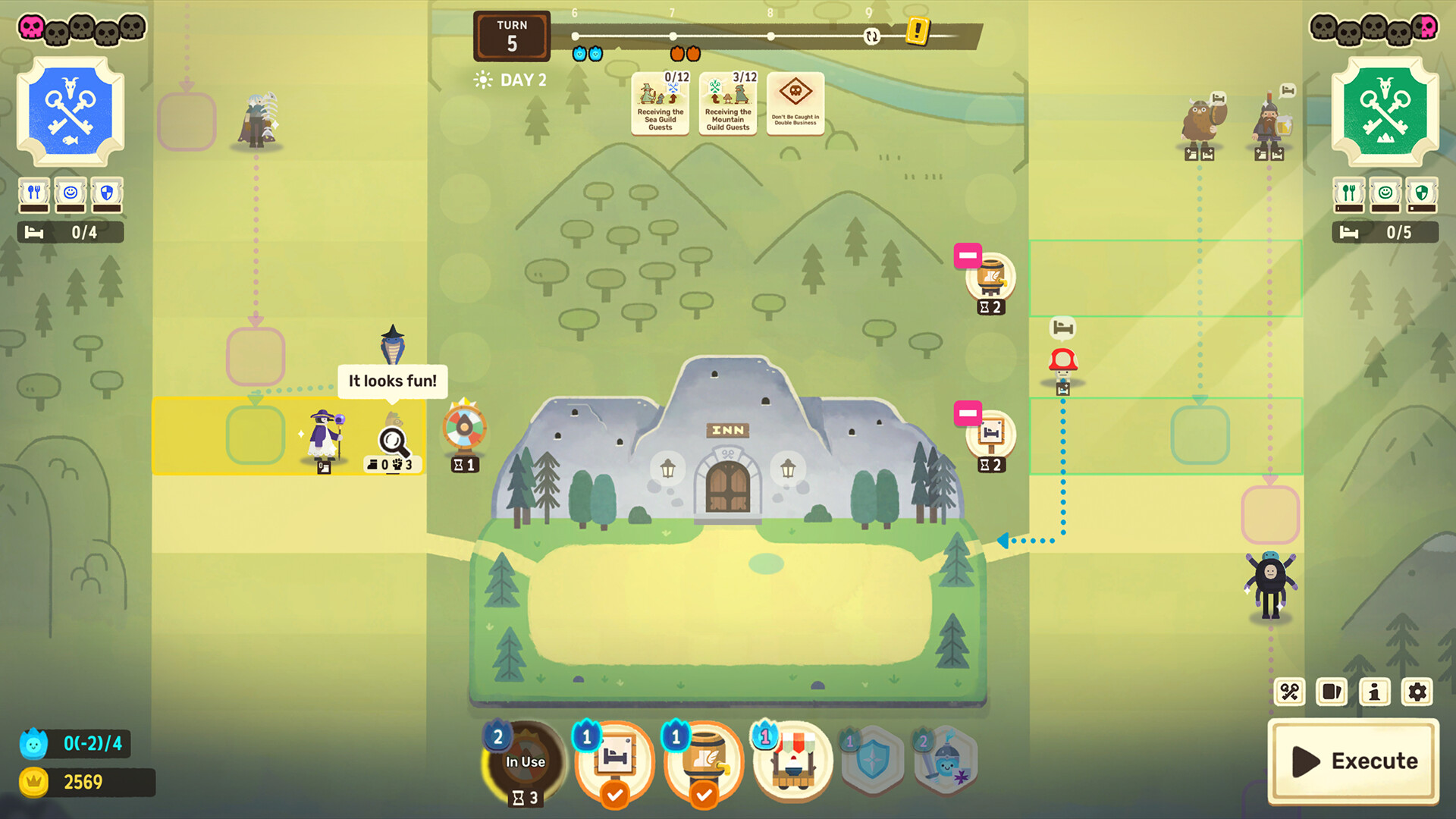Screen dimensions: 1456x819
Task: Toggle the checked beer barrel action card
Action: tap(704, 762)
